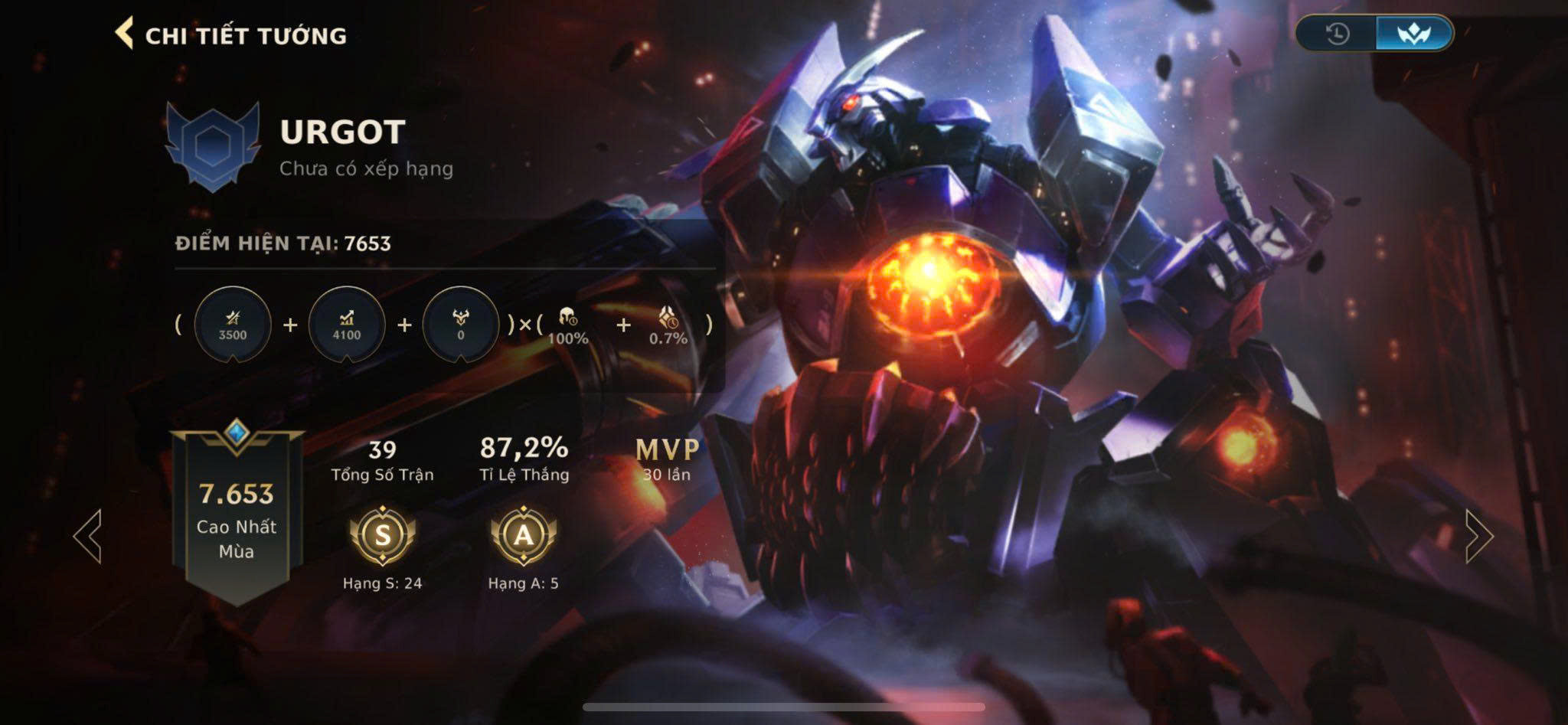The image size is (1568, 725).
Task: Select the crown ranking tab
Action: pos(1413,34)
